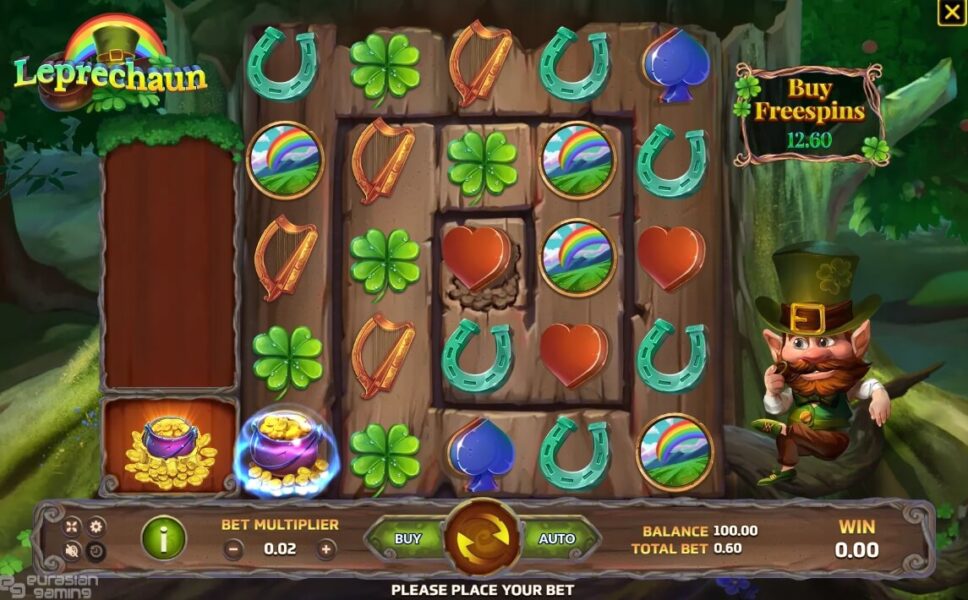Toggle fullscreen with the arrows icon
Image resolution: width=968 pixels, height=600 pixels.
click(73, 526)
